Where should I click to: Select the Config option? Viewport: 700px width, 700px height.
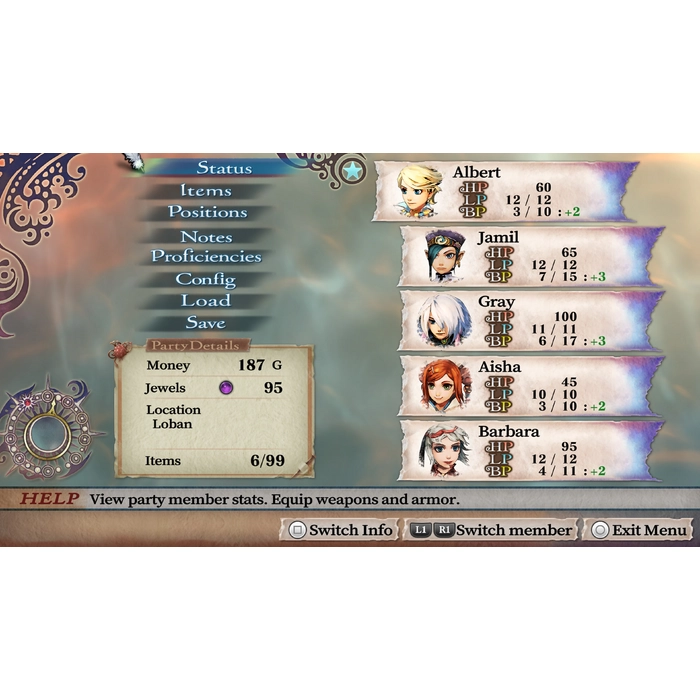pyautogui.click(x=206, y=280)
